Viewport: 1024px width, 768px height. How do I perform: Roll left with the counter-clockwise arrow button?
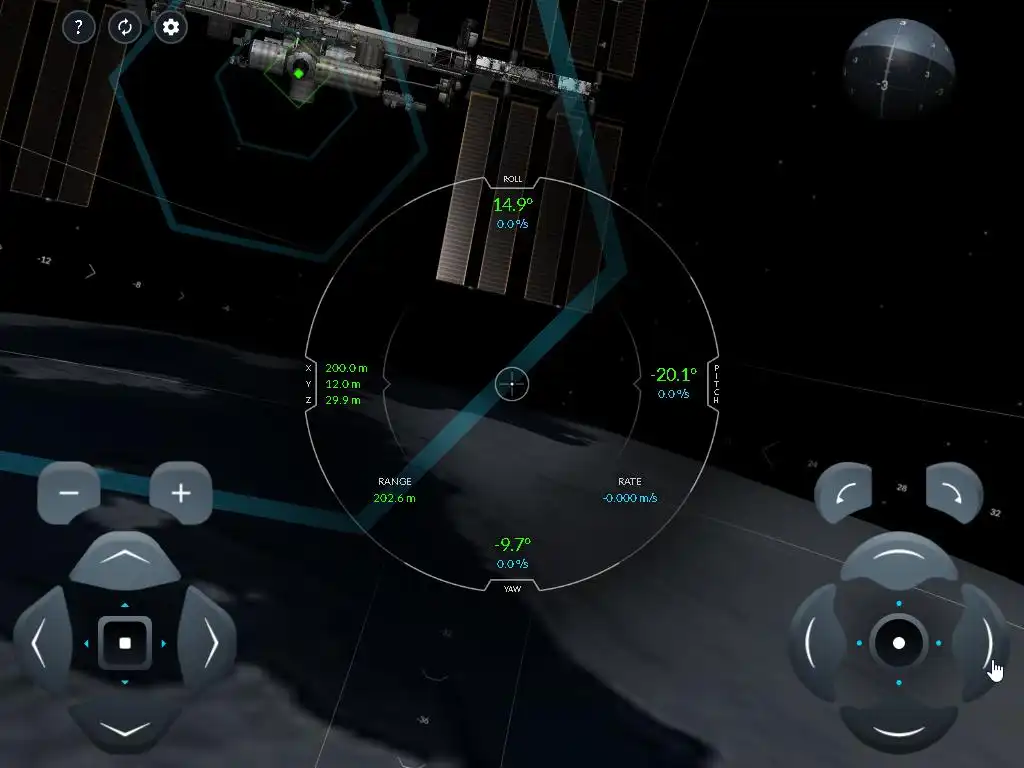(843, 492)
